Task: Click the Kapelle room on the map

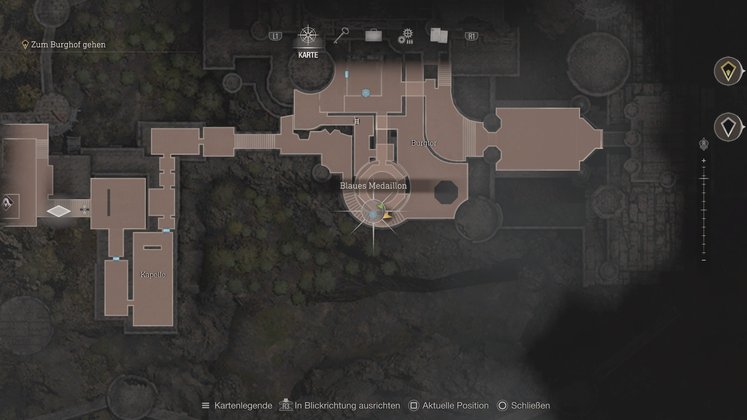Action: point(153,274)
